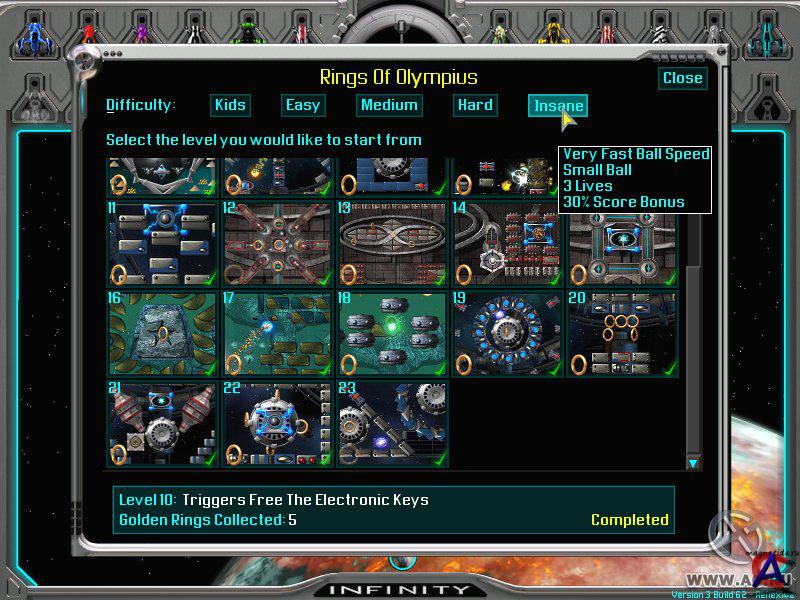Choose level 21 thumbnail
800x600 pixels.
pyautogui.click(x=163, y=424)
